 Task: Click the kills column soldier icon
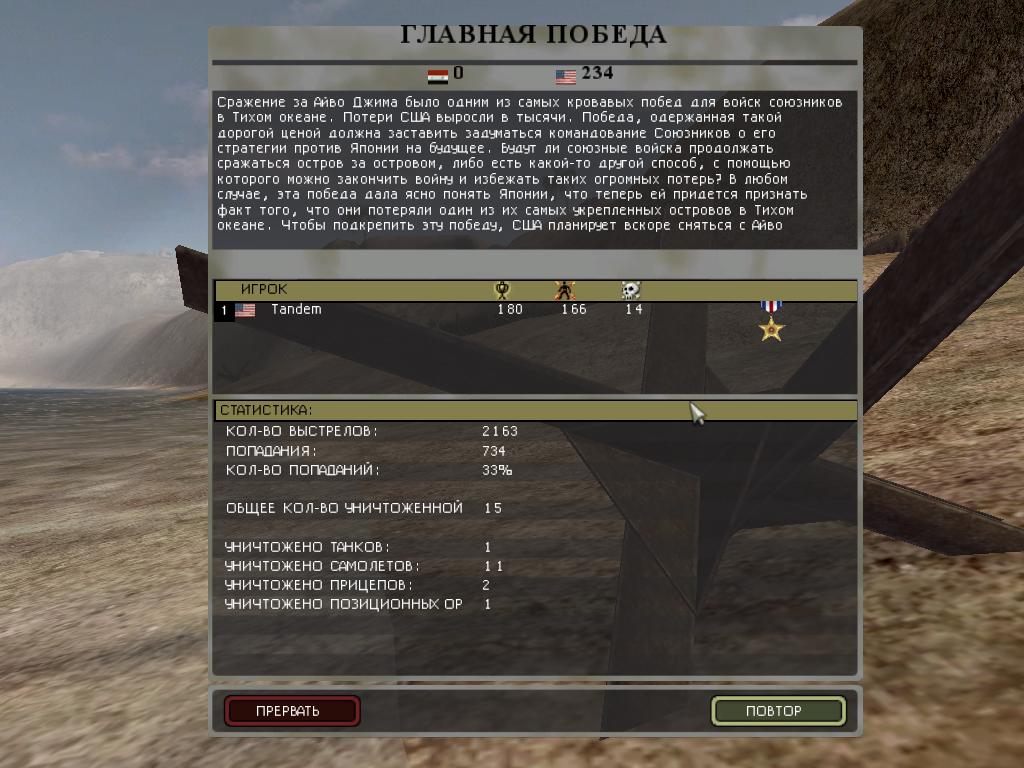click(x=565, y=290)
